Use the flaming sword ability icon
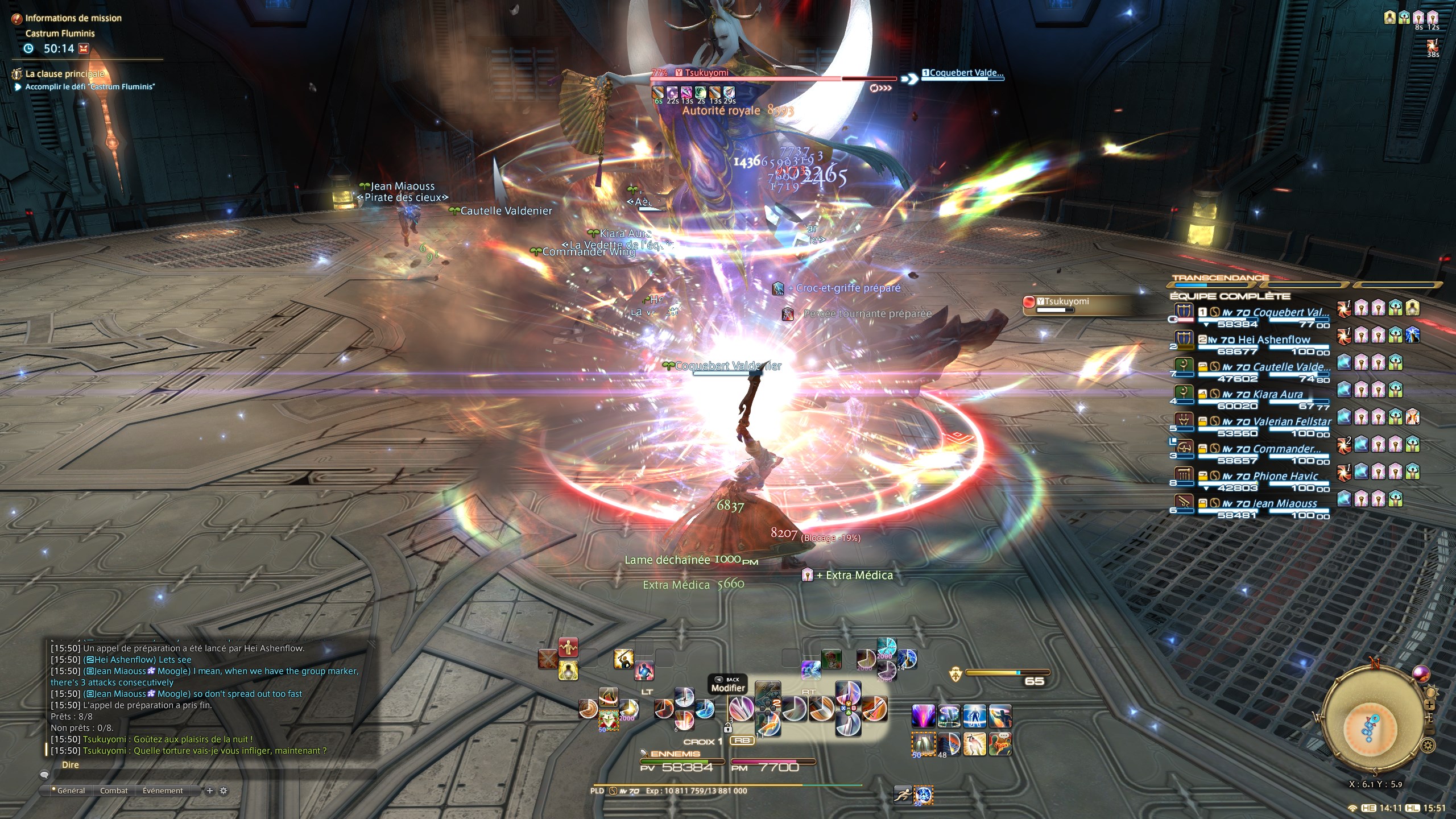Image resolution: width=1456 pixels, height=819 pixels. tap(875, 709)
